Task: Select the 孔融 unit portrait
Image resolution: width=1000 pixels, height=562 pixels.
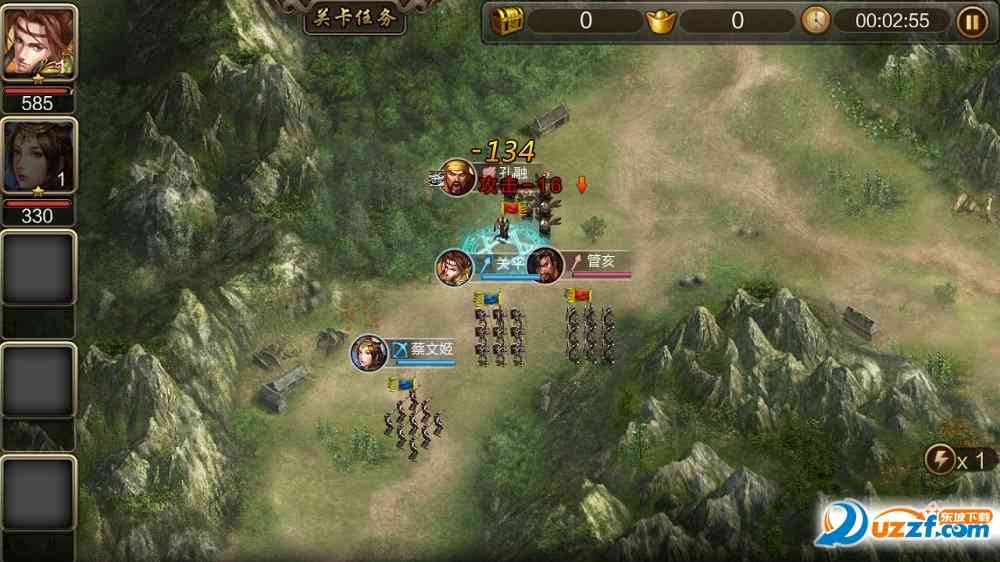Action: point(458,178)
